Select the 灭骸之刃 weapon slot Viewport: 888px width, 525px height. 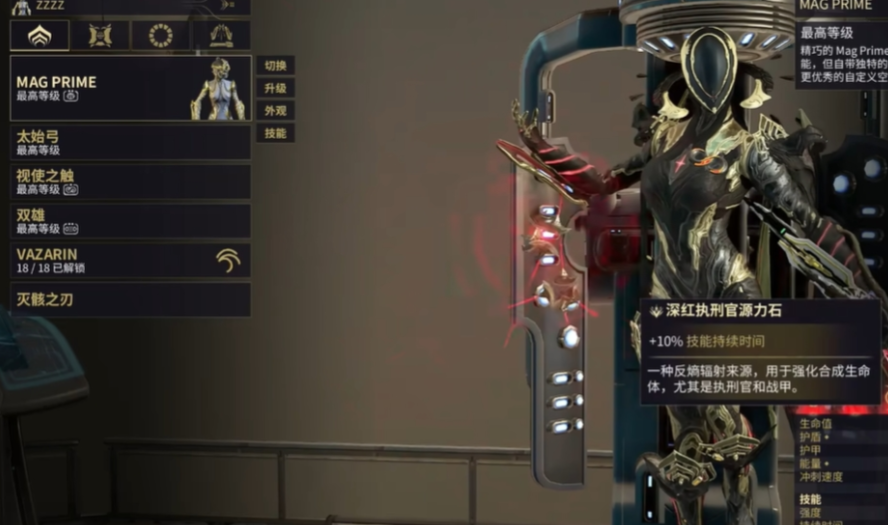pyautogui.click(x=130, y=299)
